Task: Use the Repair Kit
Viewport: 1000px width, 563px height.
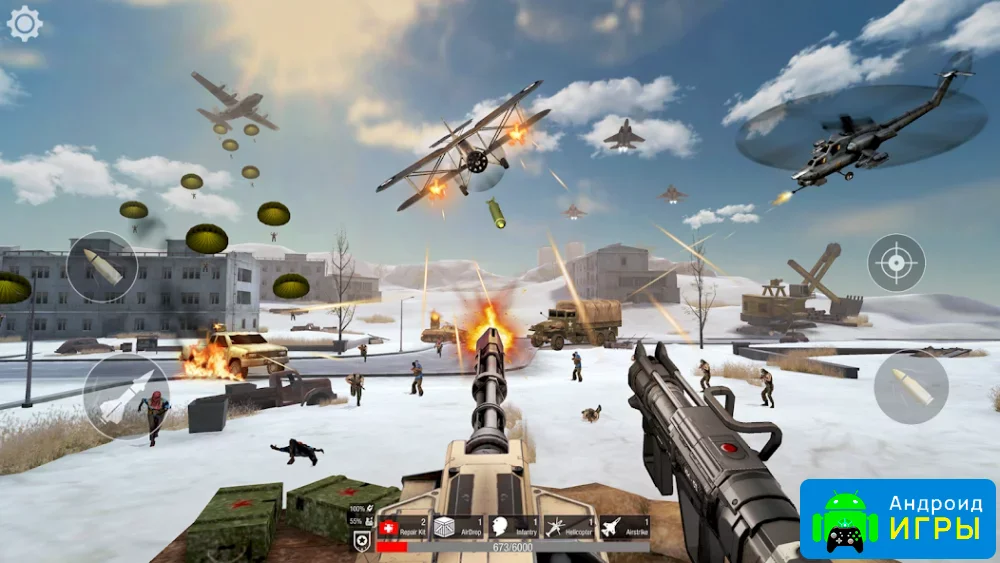Action: [403, 527]
